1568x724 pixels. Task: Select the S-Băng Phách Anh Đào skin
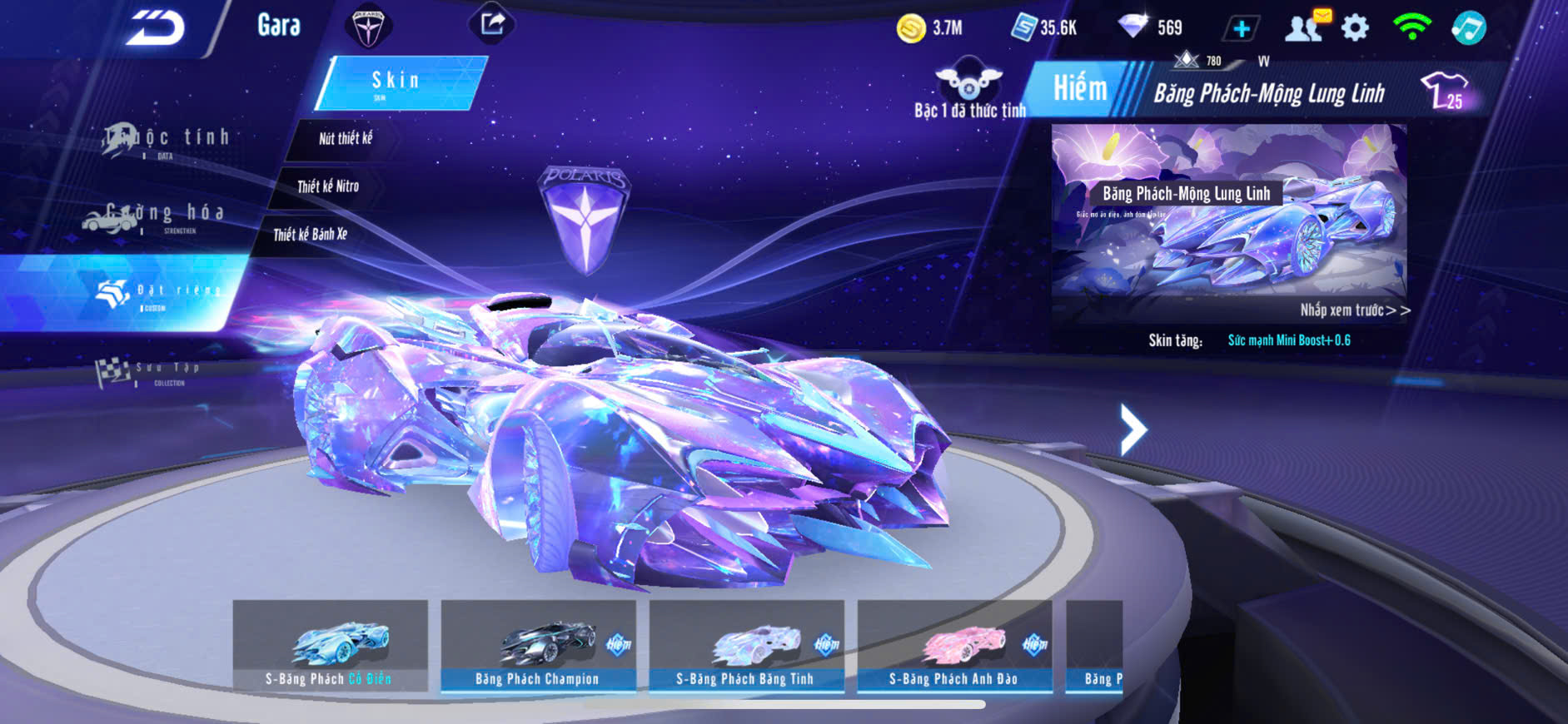(x=954, y=646)
